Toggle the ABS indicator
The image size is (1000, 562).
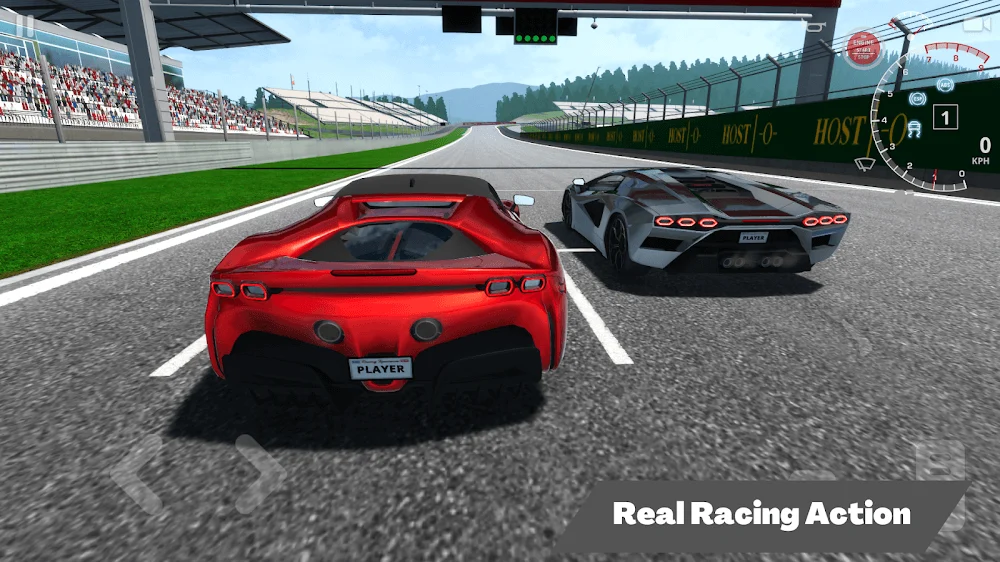click(x=946, y=86)
